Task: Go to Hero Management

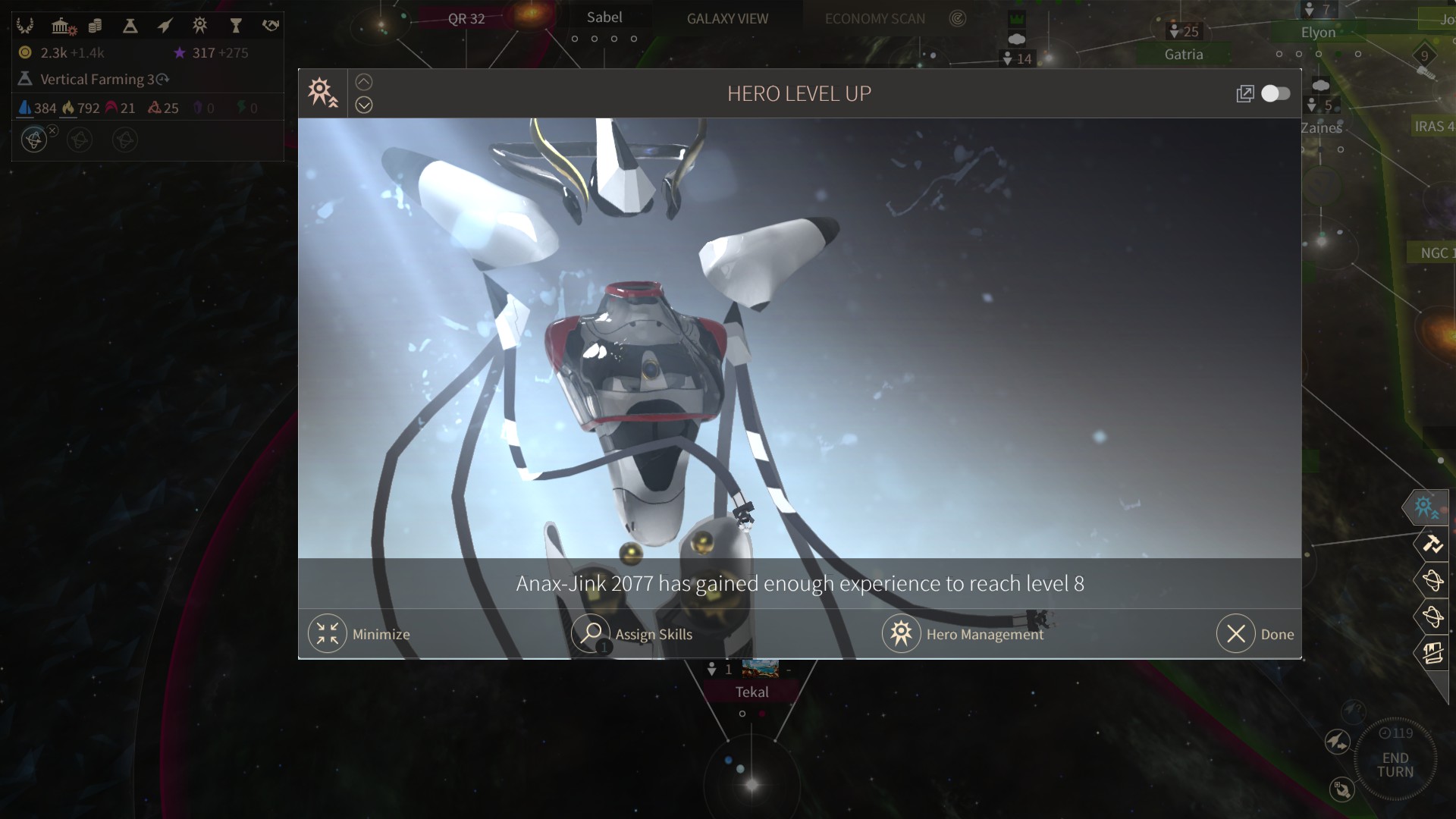Action: coord(901,634)
